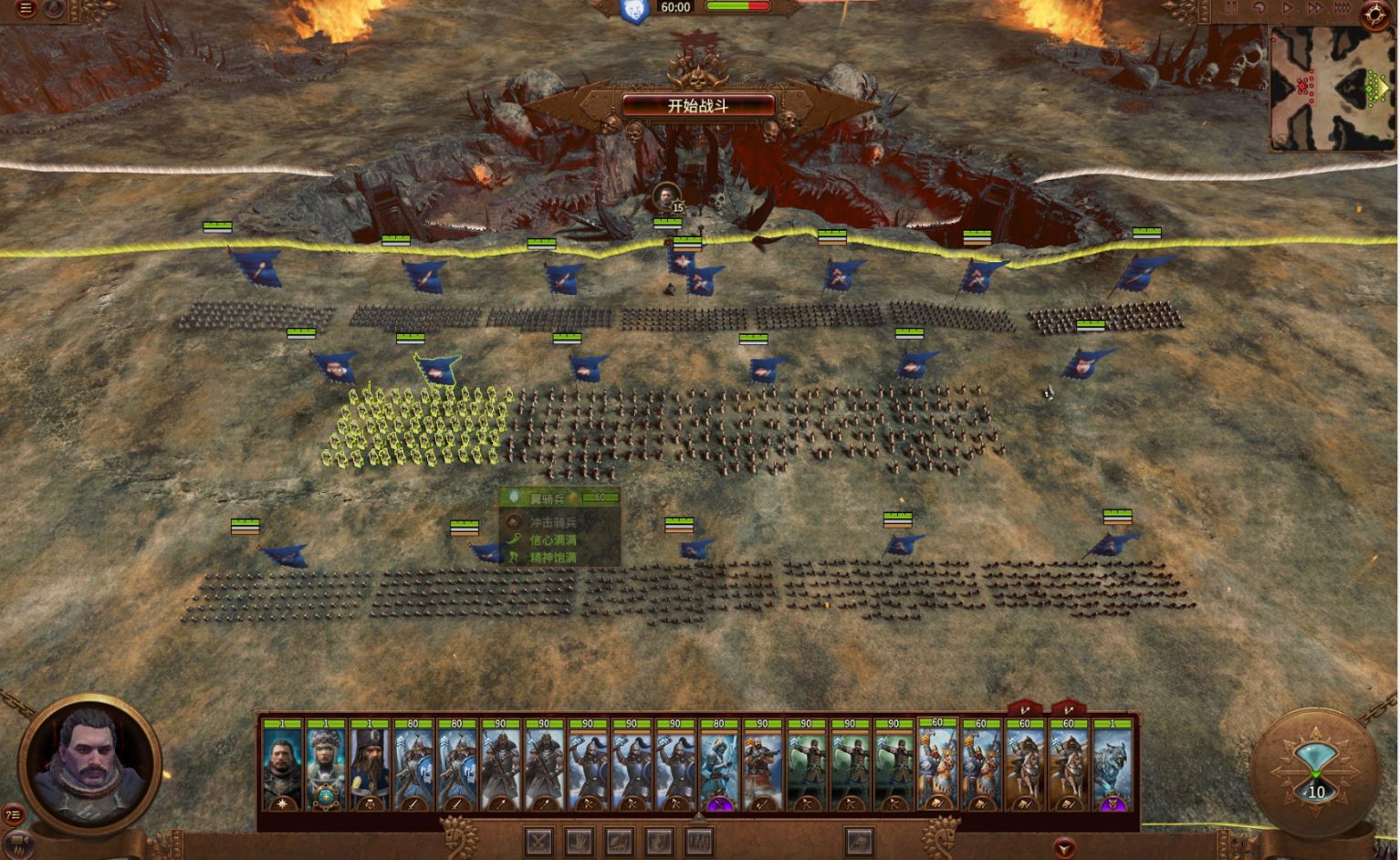Open the compass camera settings button

[x=1374, y=15]
